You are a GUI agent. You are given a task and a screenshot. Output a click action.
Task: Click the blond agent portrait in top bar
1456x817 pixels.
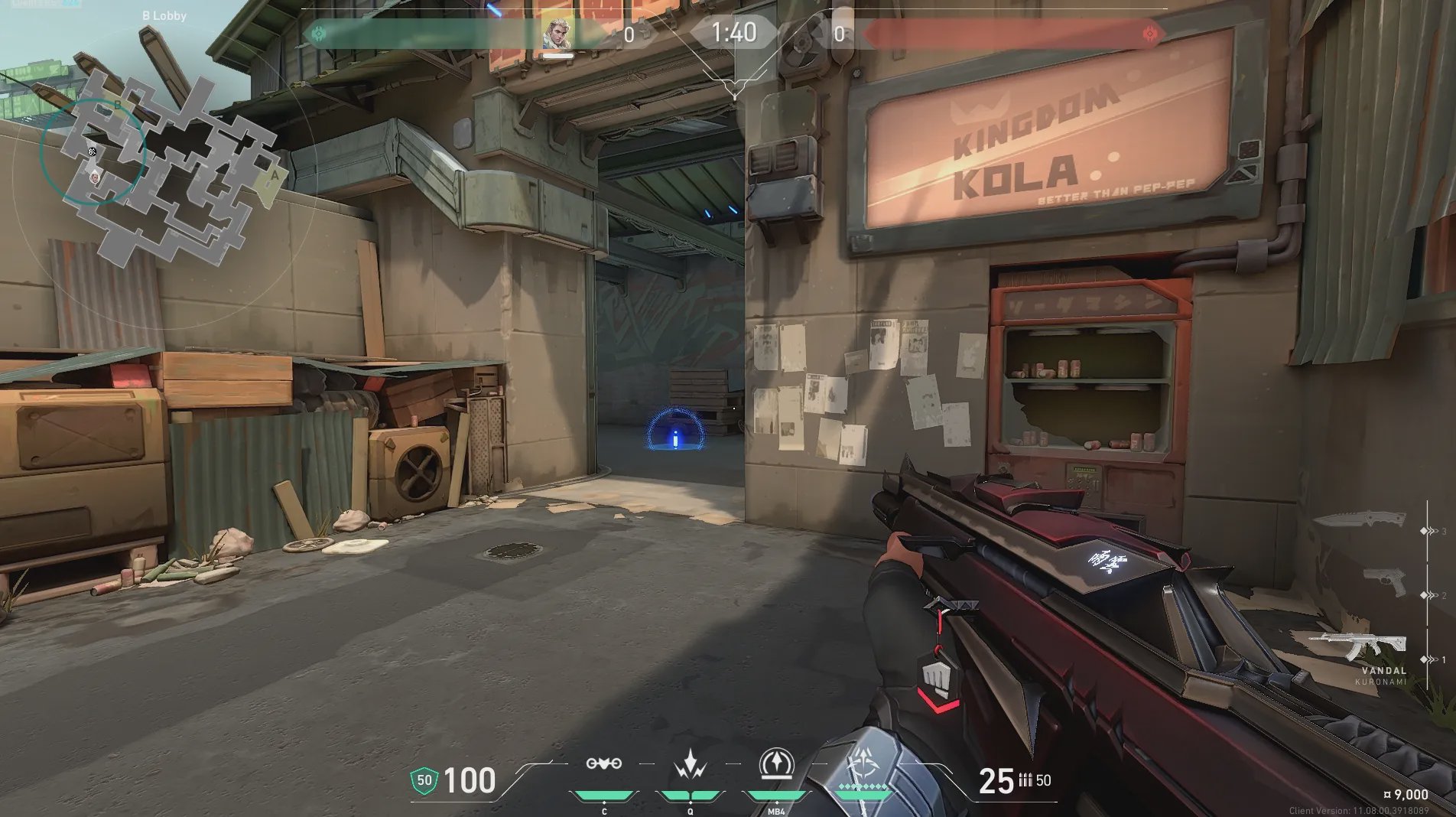[x=557, y=33]
